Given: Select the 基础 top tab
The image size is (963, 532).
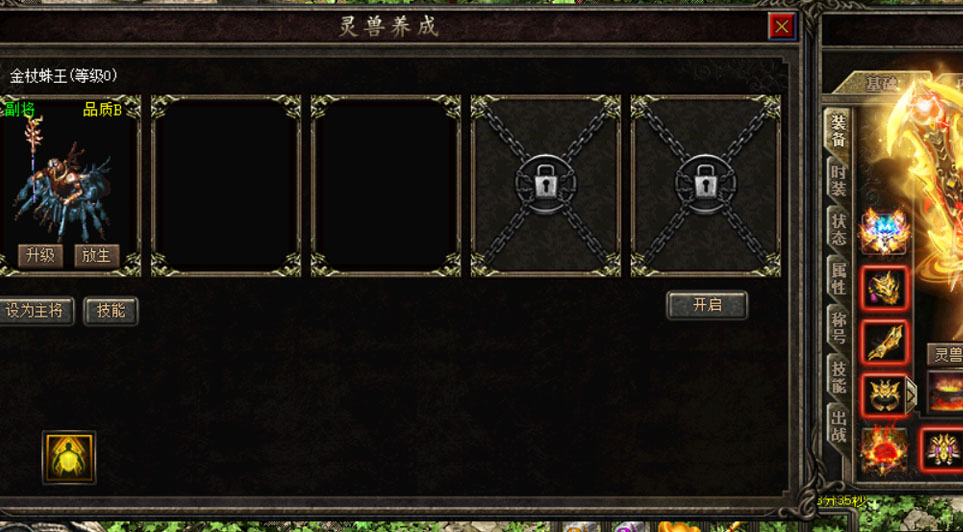Looking at the screenshot, I should 880,85.
